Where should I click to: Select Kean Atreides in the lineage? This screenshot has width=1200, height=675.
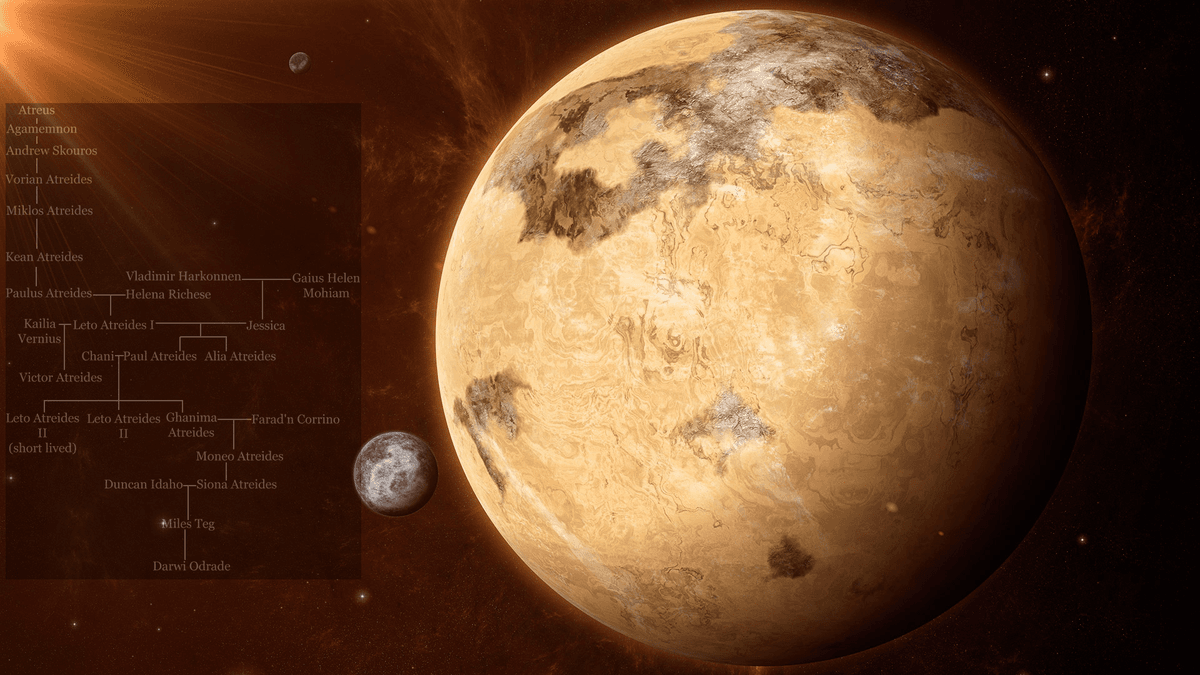coord(43,258)
